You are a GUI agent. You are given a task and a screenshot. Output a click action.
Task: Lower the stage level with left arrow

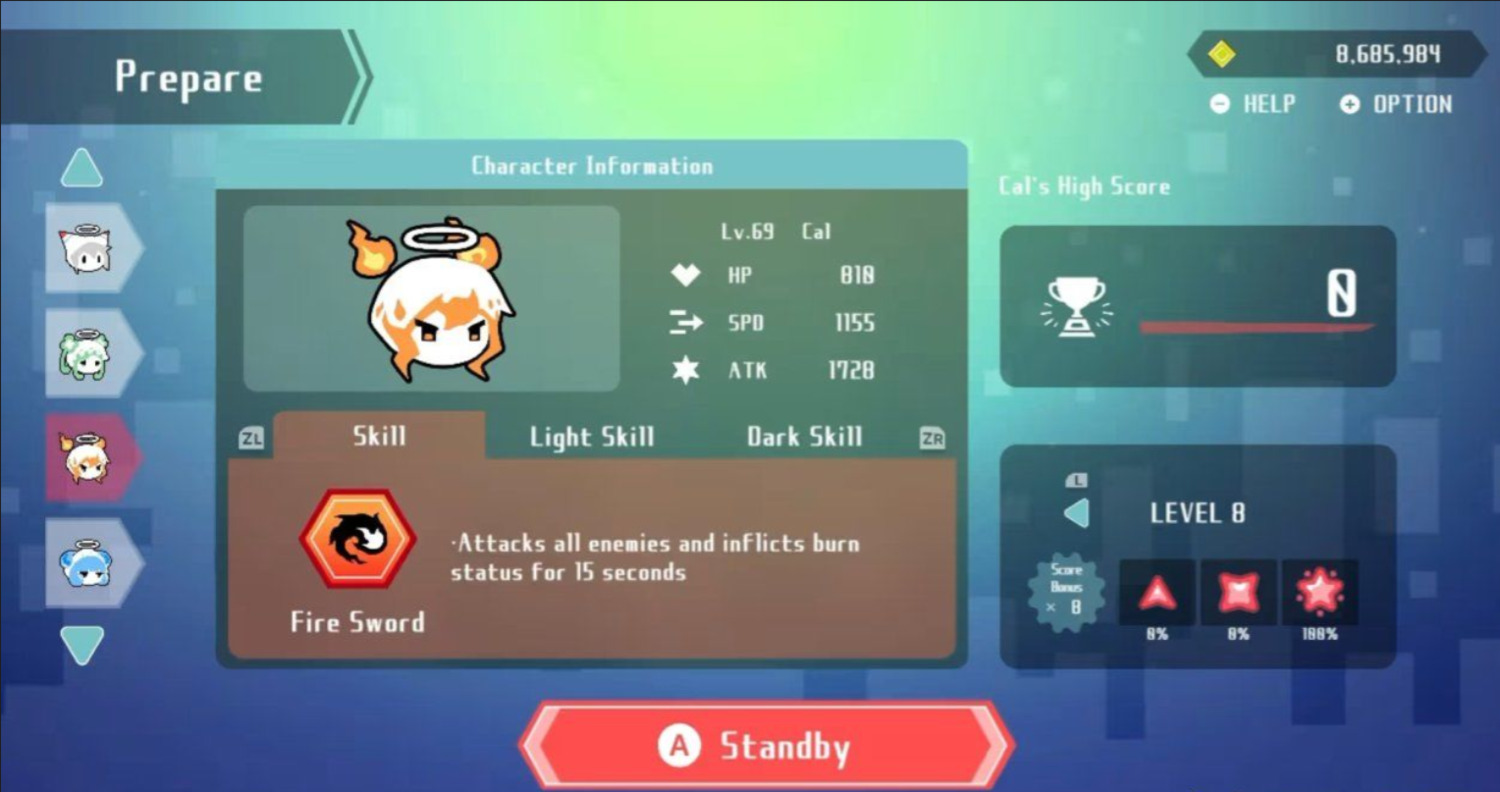tap(1076, 514)
